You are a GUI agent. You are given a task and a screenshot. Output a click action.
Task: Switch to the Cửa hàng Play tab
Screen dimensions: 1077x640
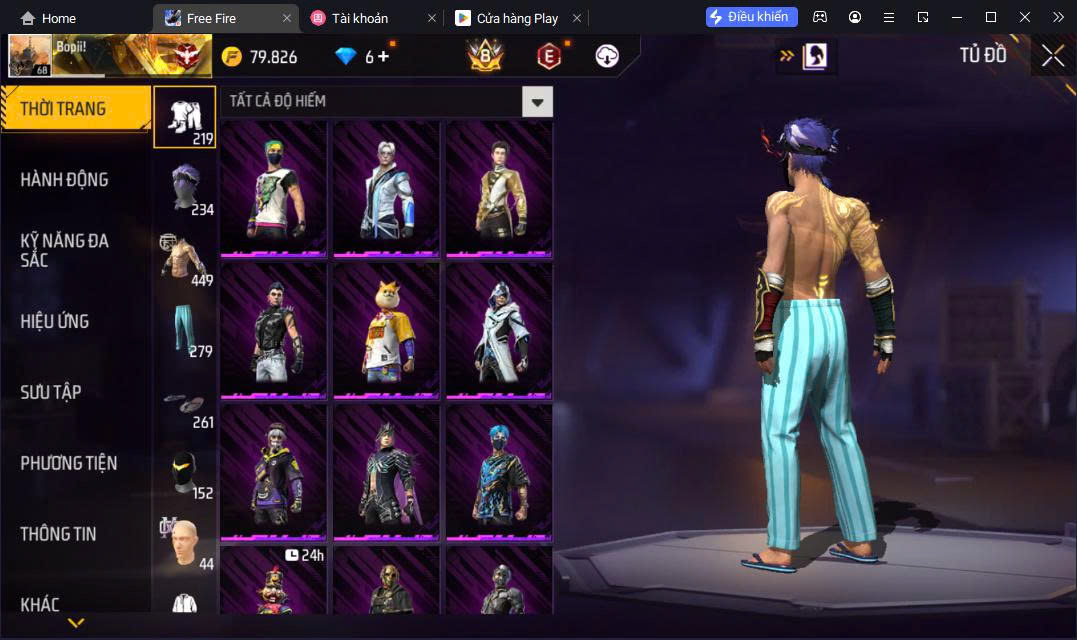(508, 18)
